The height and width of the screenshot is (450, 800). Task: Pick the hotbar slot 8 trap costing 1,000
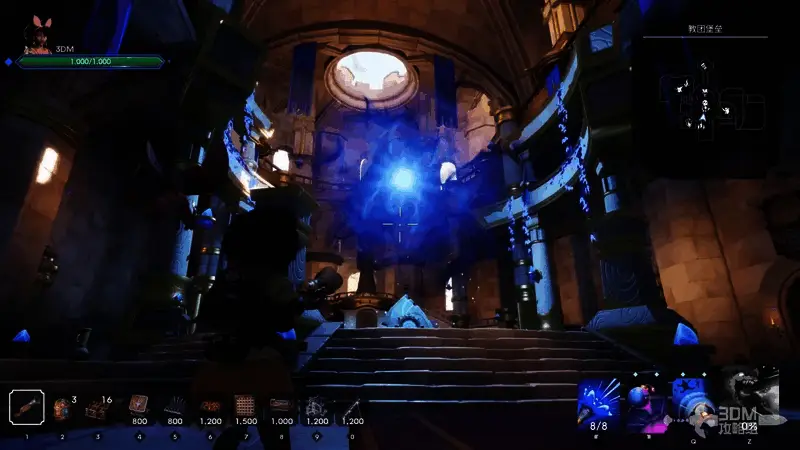click(281, 406)
